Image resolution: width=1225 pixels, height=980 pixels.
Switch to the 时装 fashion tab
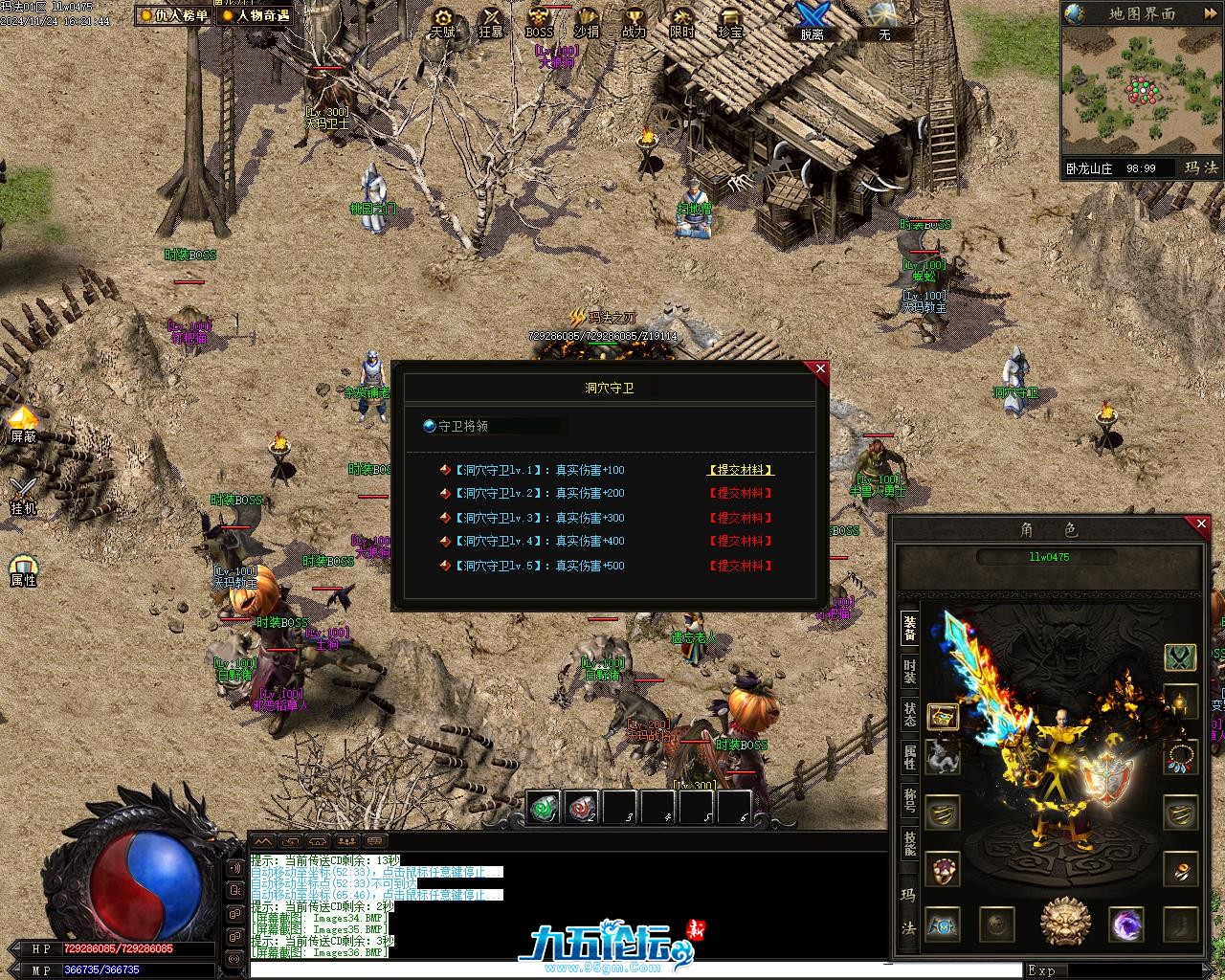[909, 672]
